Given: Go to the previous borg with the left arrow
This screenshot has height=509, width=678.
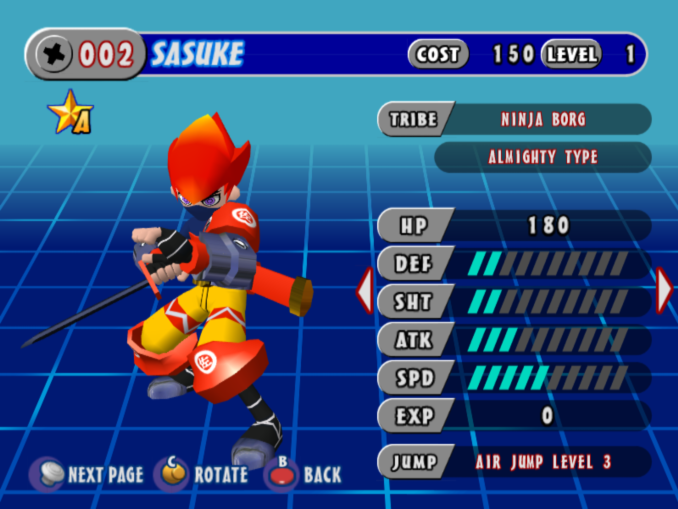Looking at the screenshot, I should (x=365, y=291).
